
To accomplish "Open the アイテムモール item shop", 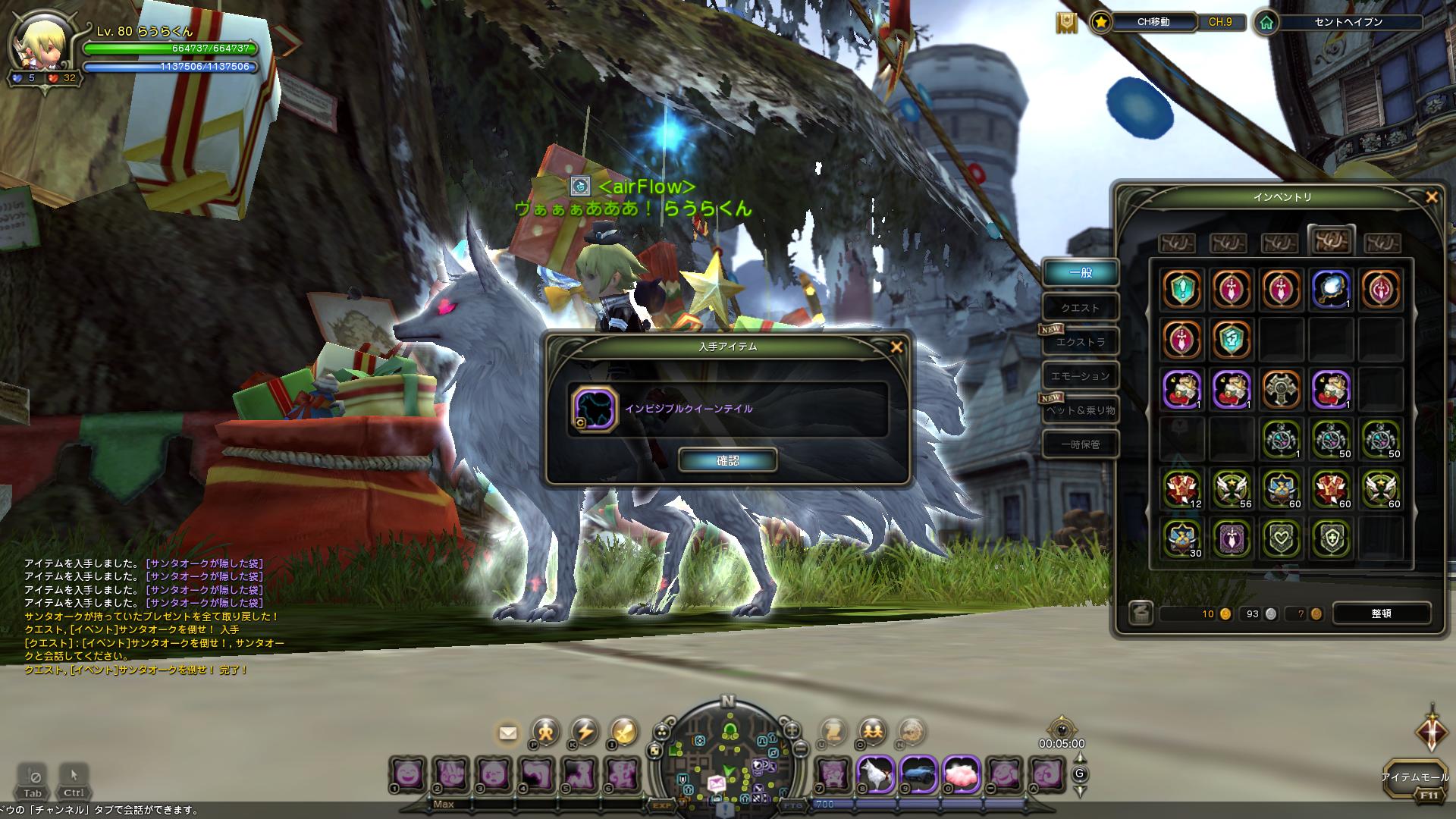I will click(x=1414, y=780).
